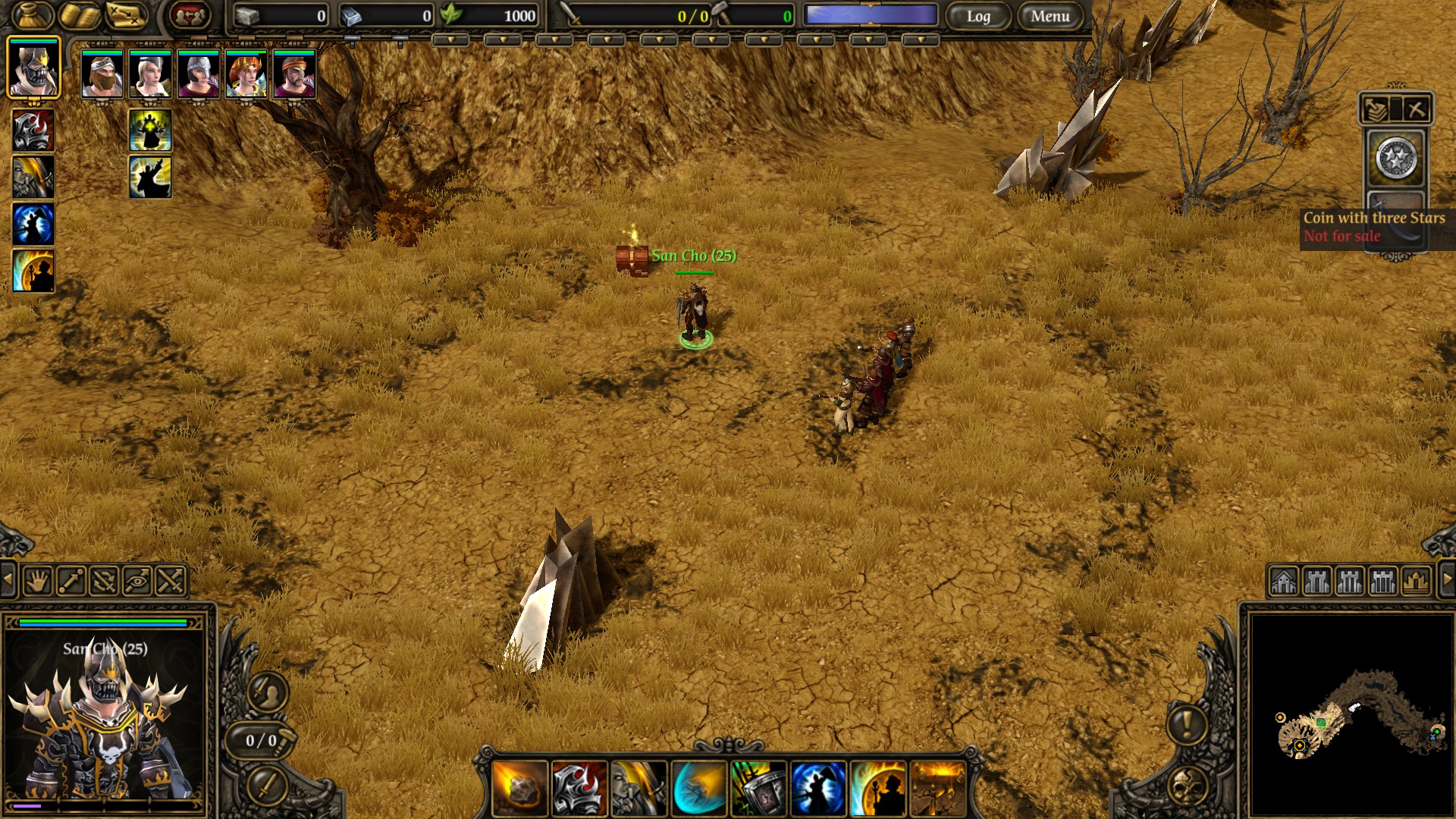Image resolution: width=1456 pixels, height=819 pixels.
Task: Use the flaming meteor rock ability
Action: tap(519, 789)
